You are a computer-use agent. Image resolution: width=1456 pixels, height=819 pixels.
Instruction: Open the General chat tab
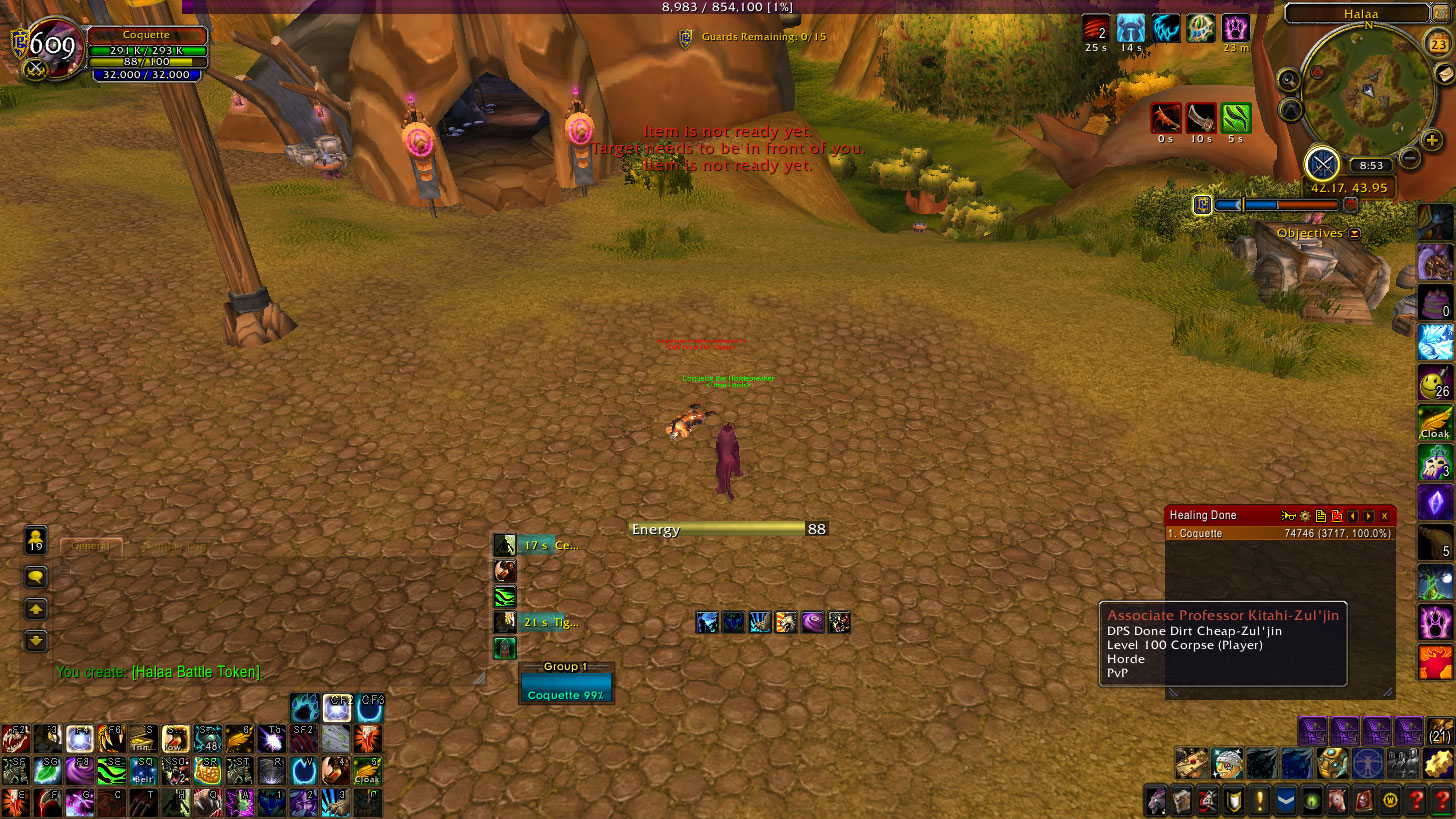pyautogui.click(x=91, y=546)
